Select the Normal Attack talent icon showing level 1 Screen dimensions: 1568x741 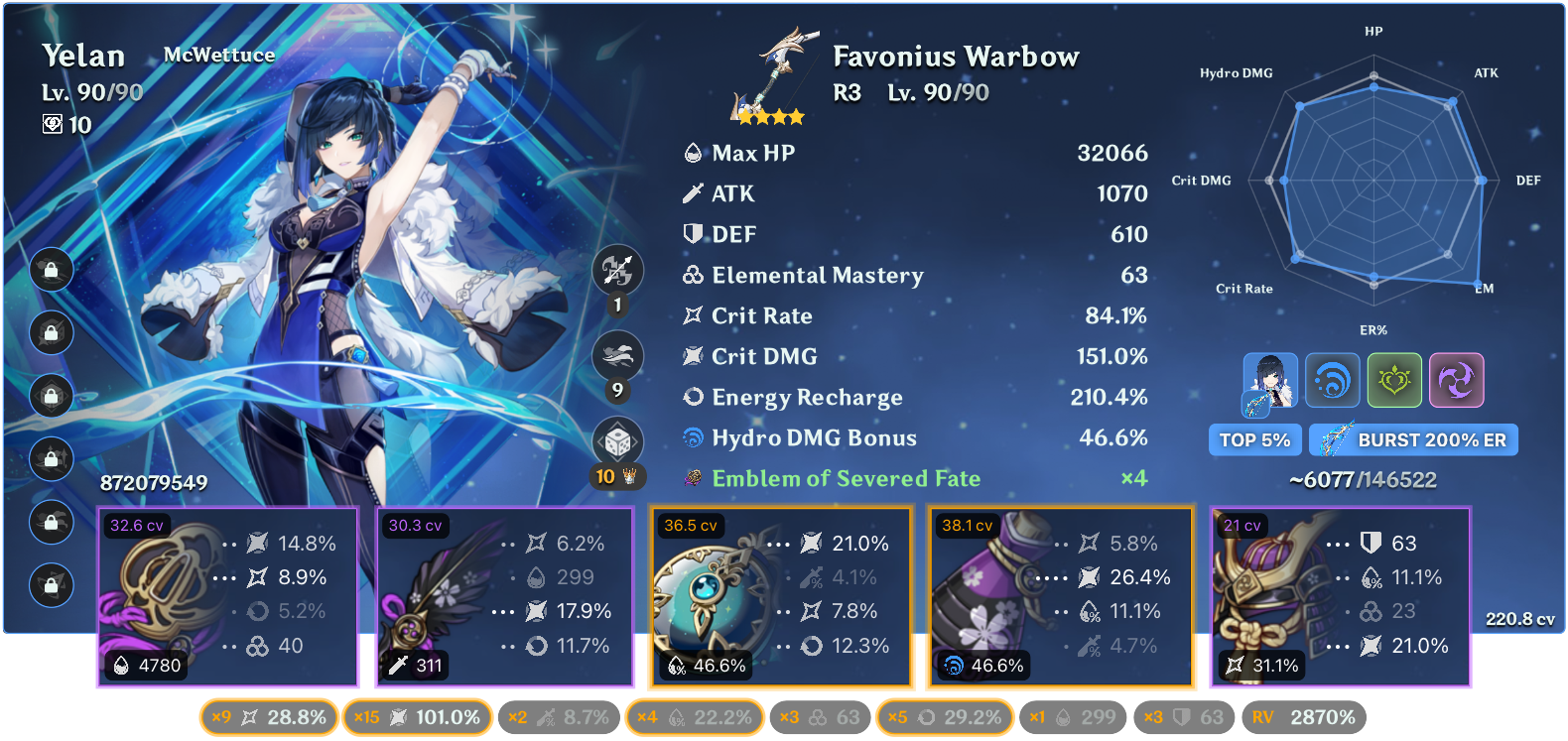617,269
